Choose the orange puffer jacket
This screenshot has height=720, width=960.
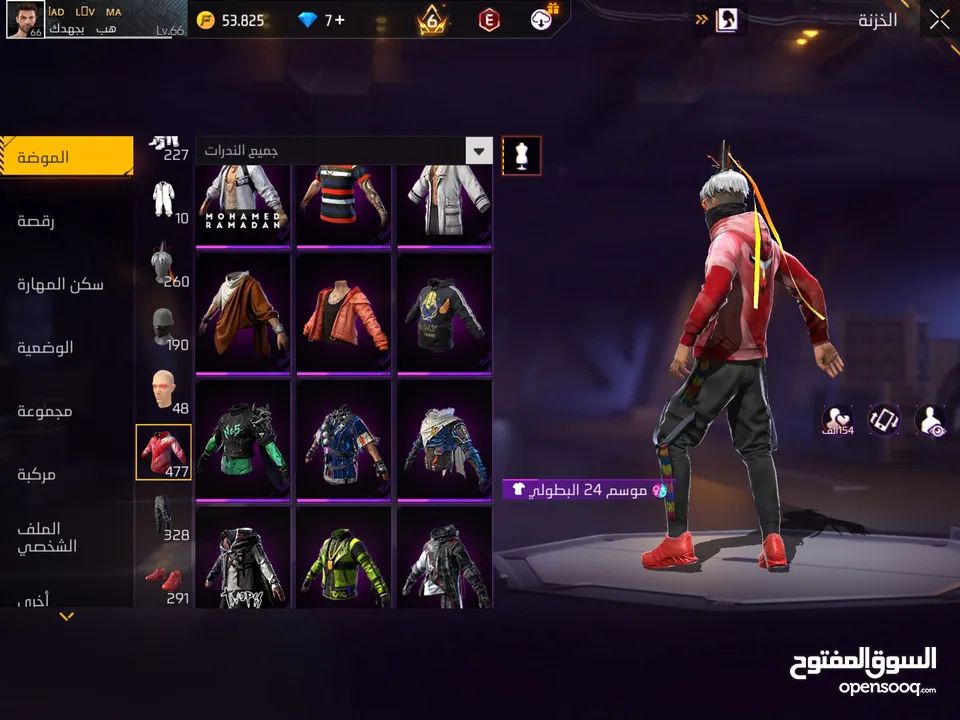(344, 313)
